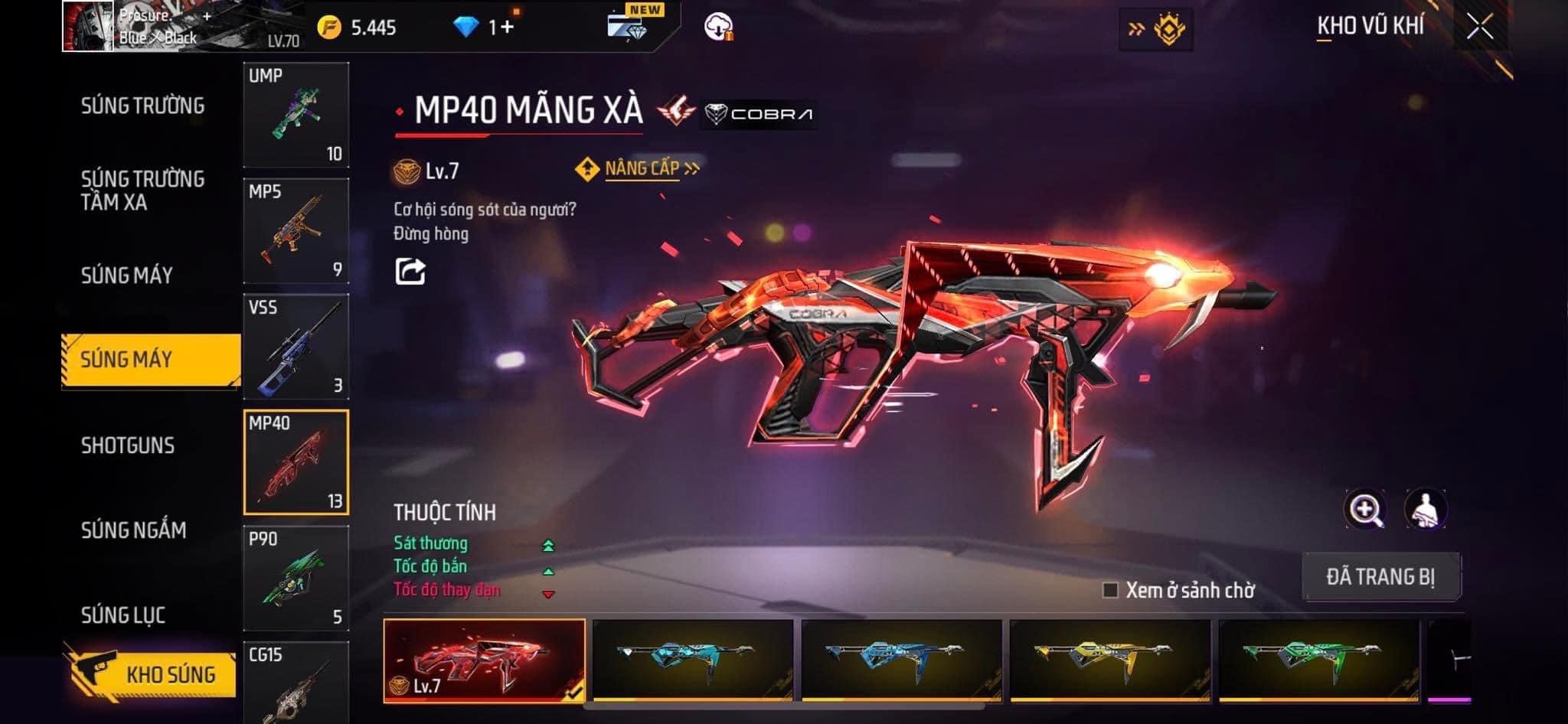Toggle the Xem ở sảnh chờ checkbox
1568x724 pixels.
pos(1110,590)
